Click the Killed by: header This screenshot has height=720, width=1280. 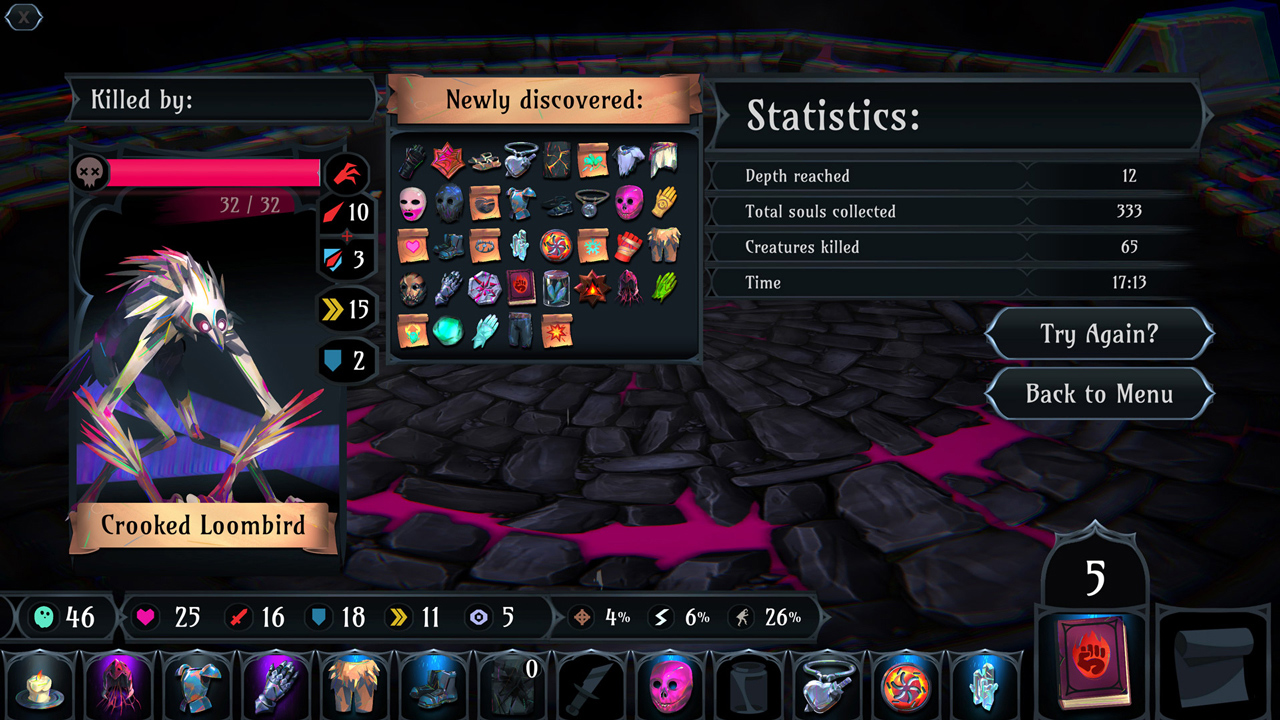140,99
